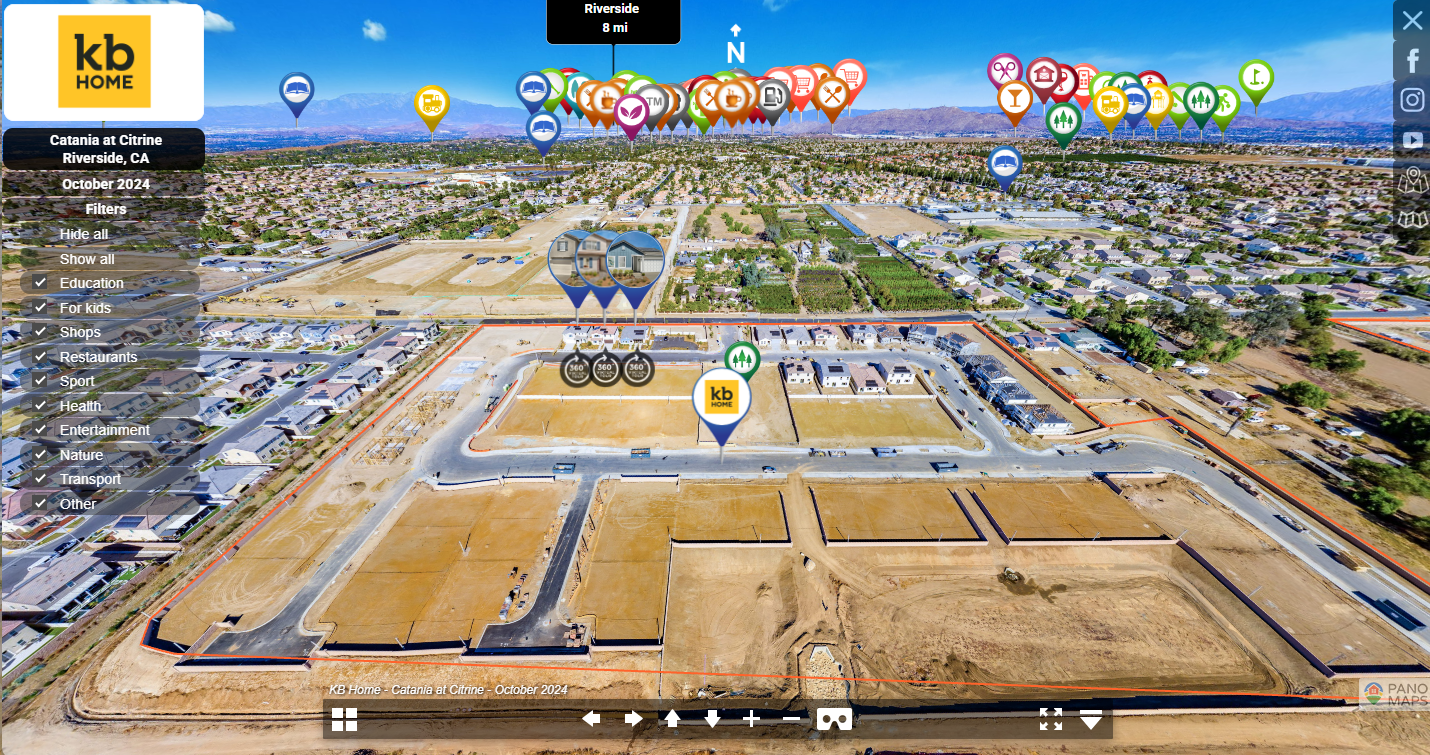Open the Facebook link icon
1430x755 pixels.
(x=1412, y=61)
